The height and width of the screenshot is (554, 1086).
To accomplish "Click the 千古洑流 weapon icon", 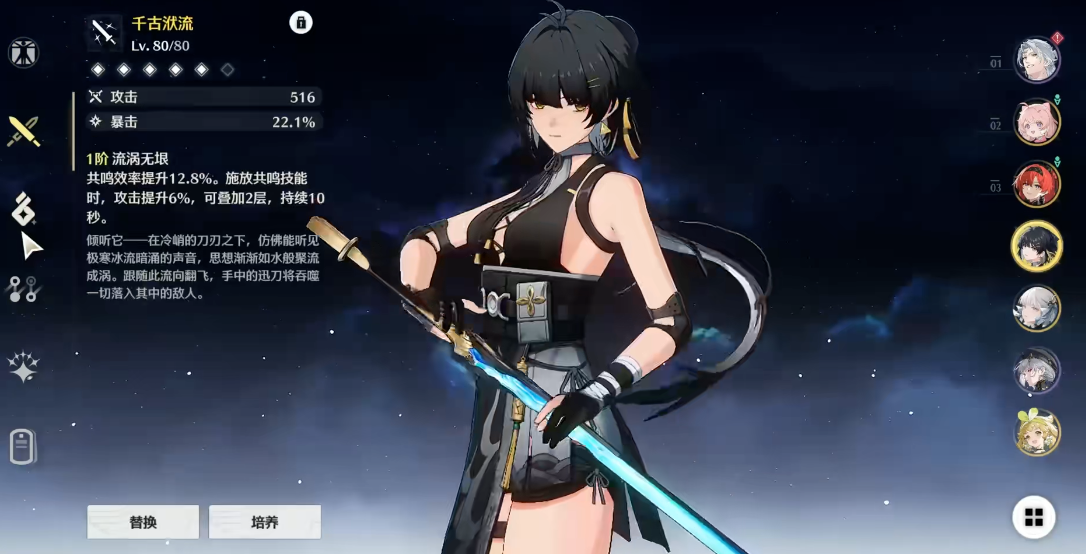I will 104,33.
